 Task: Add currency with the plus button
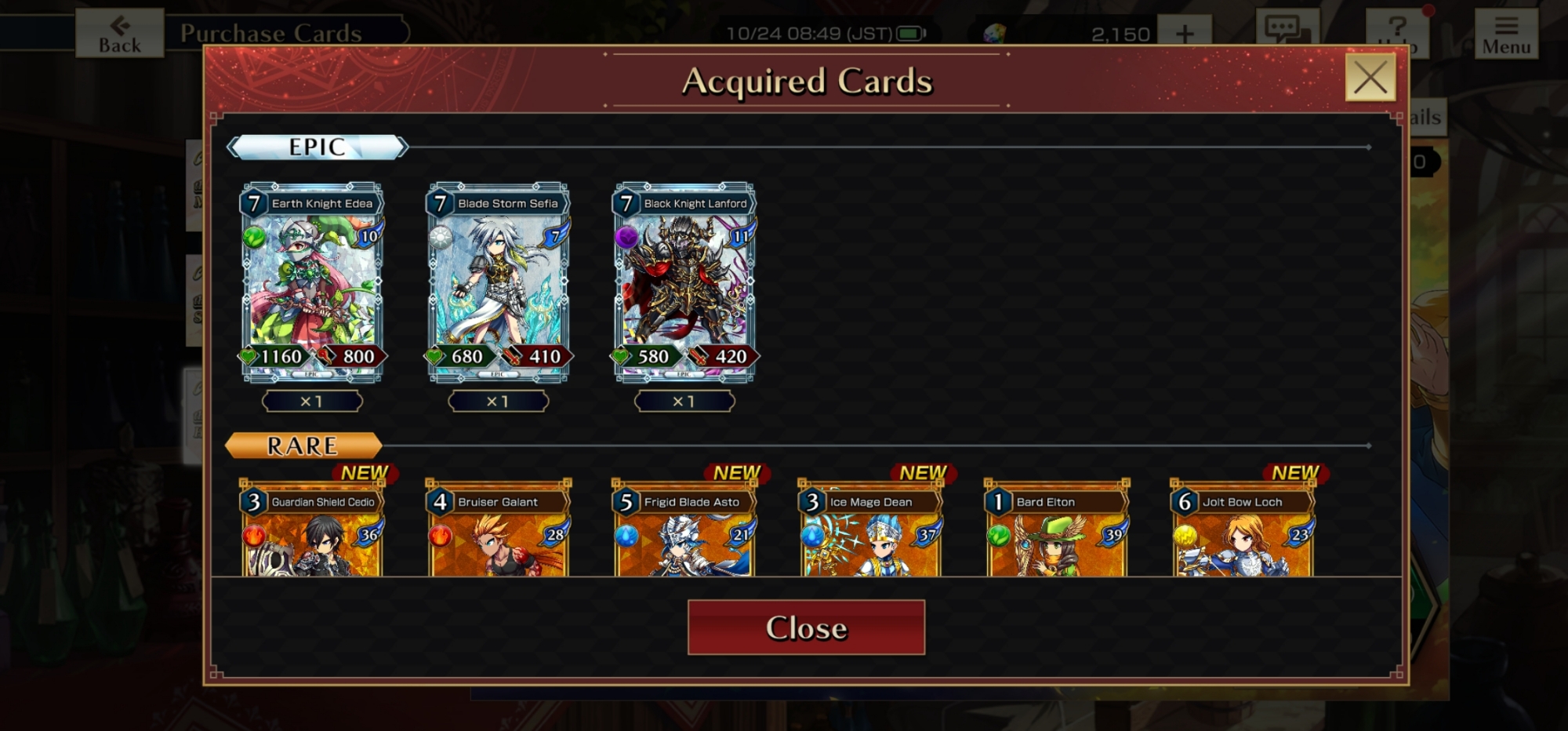[1185, 34]
